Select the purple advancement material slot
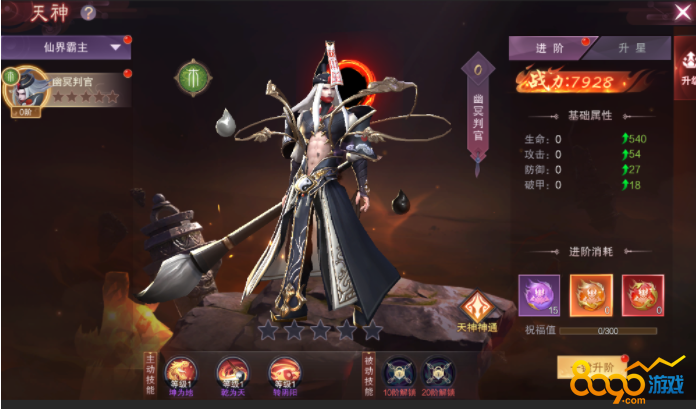This screenshot has height=409, width=696. click(539, 294)
